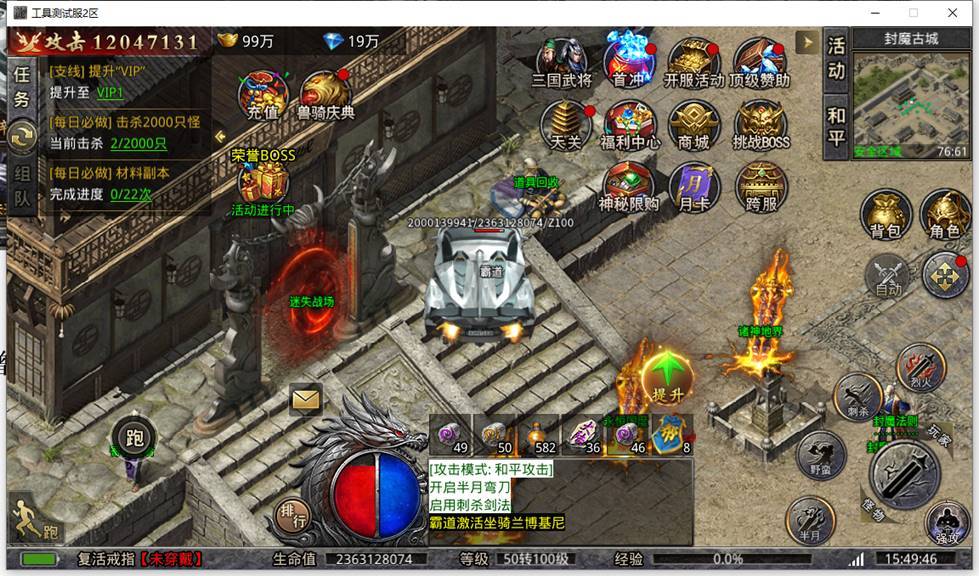Open the 商城 shop icon
This screenshot has height=576, width=979.
(693, 125)
